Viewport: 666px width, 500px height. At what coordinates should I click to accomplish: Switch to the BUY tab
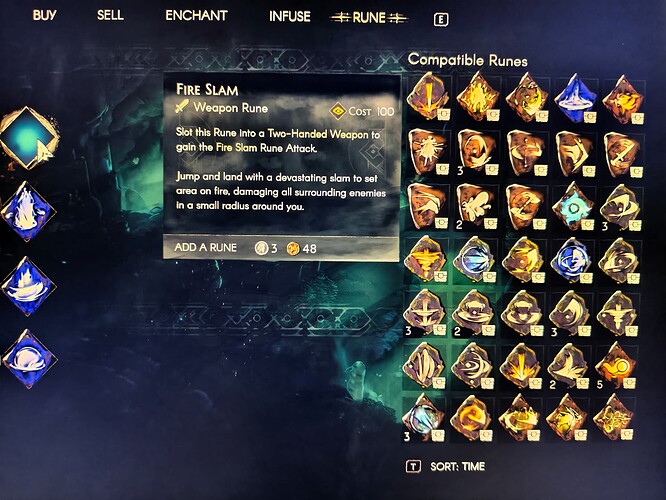click(44, 16)
